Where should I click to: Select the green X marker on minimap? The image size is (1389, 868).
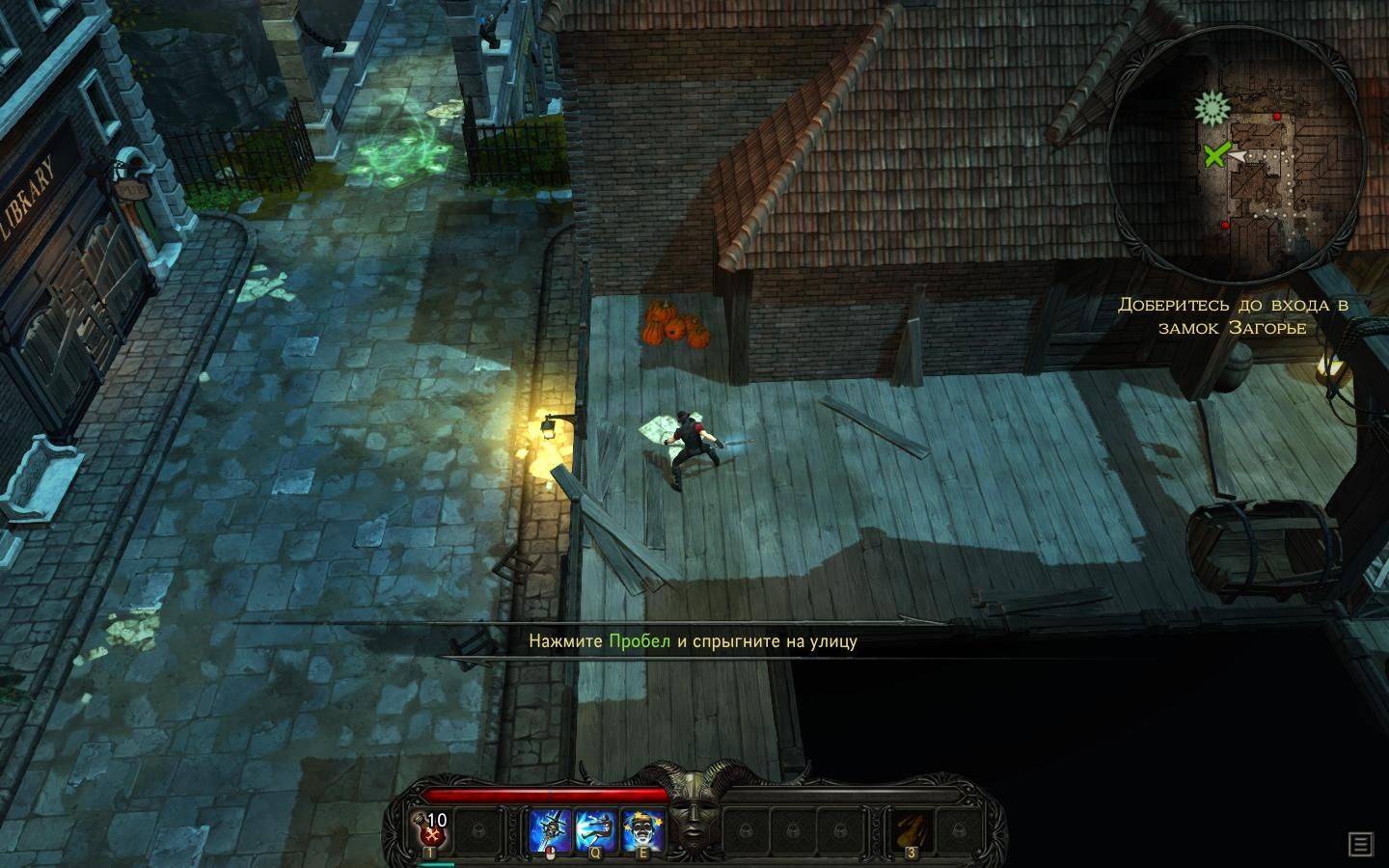[1215, 154]
